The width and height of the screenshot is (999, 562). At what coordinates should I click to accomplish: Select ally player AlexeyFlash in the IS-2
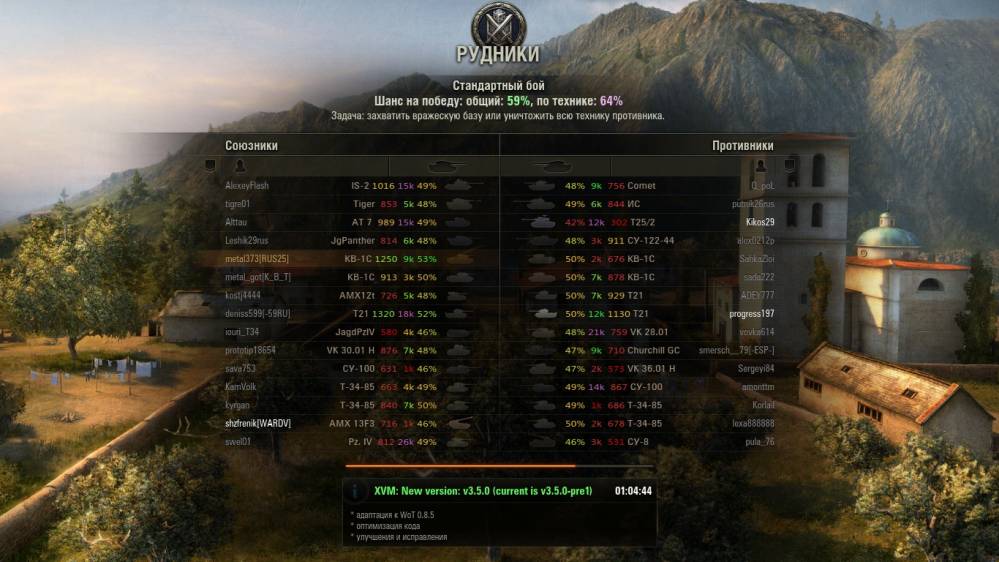[247, 186]
